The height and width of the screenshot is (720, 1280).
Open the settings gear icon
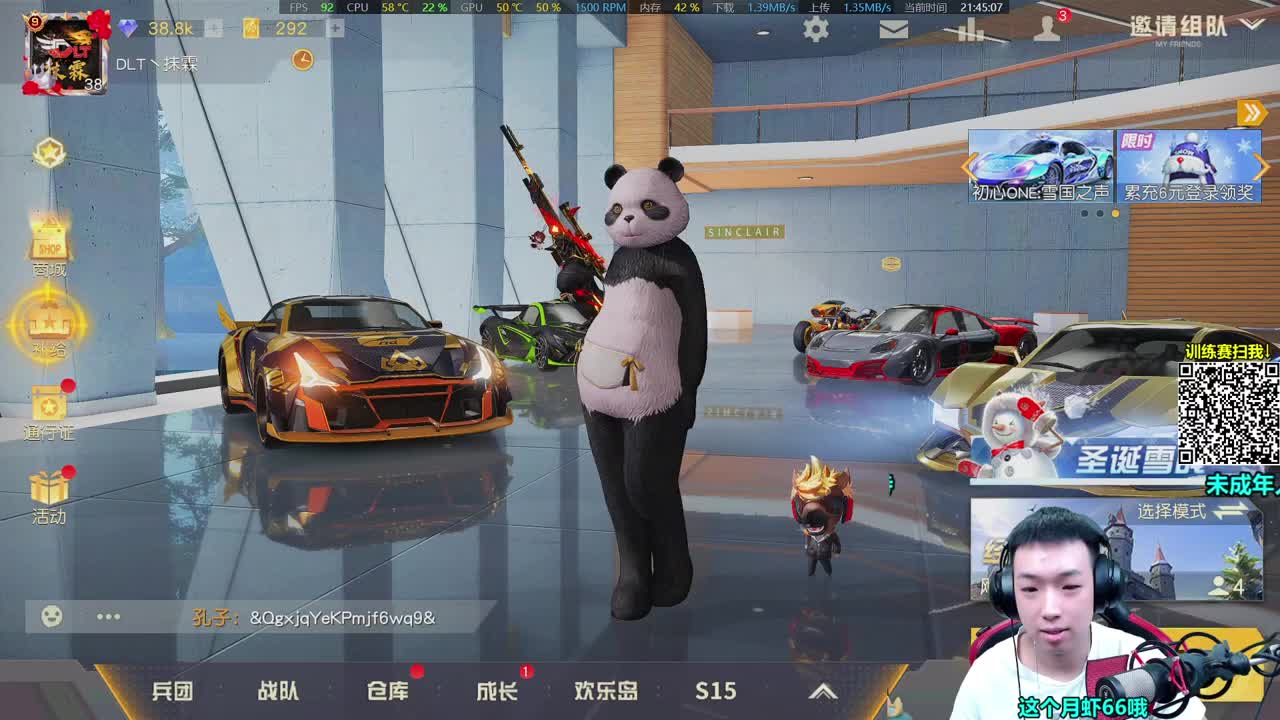click(x=815, y=31)
